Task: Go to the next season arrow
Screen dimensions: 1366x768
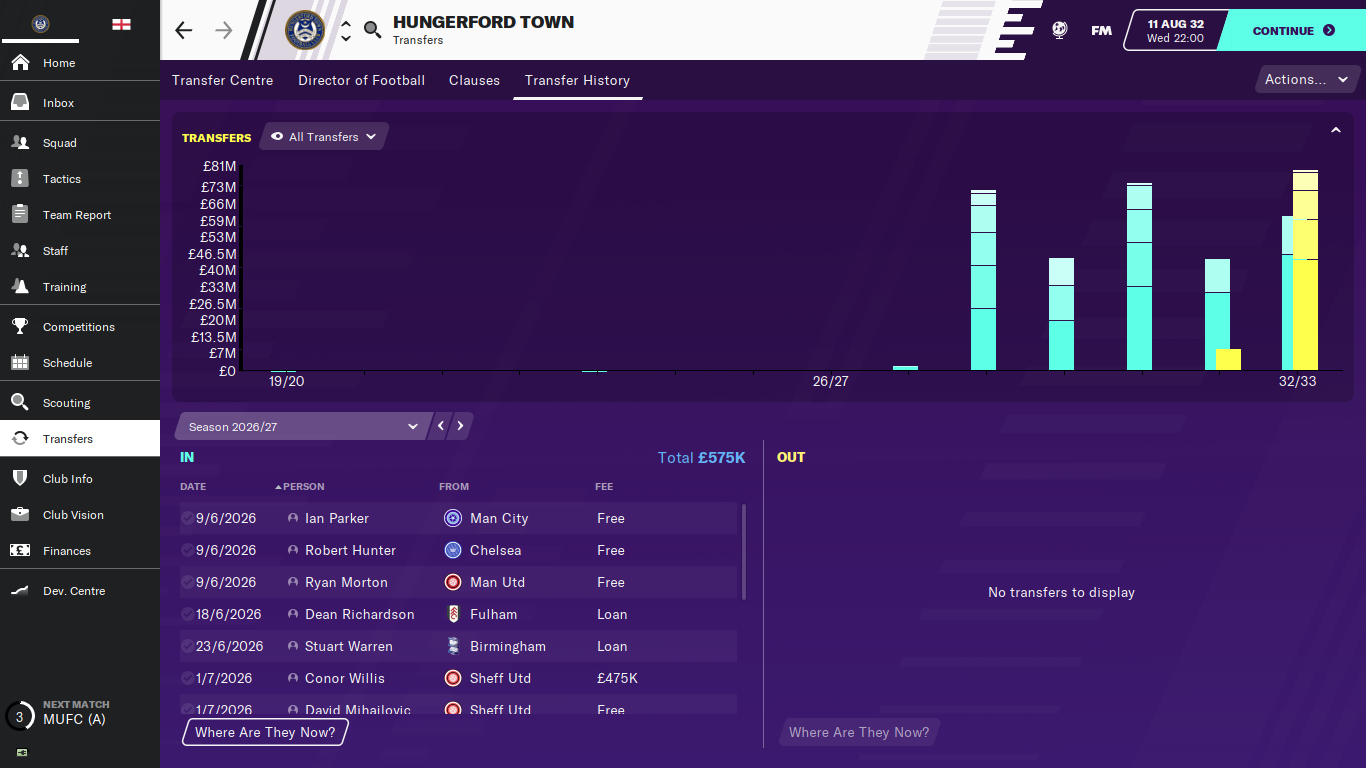Action: coord(460,426)
